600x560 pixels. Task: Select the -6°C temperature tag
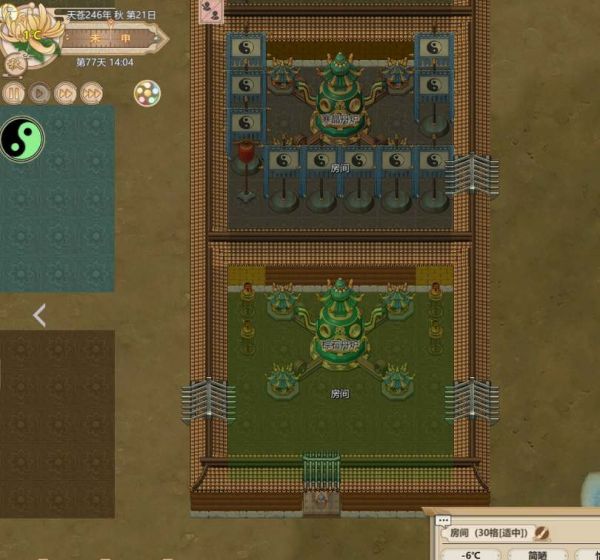pos(469,555)
